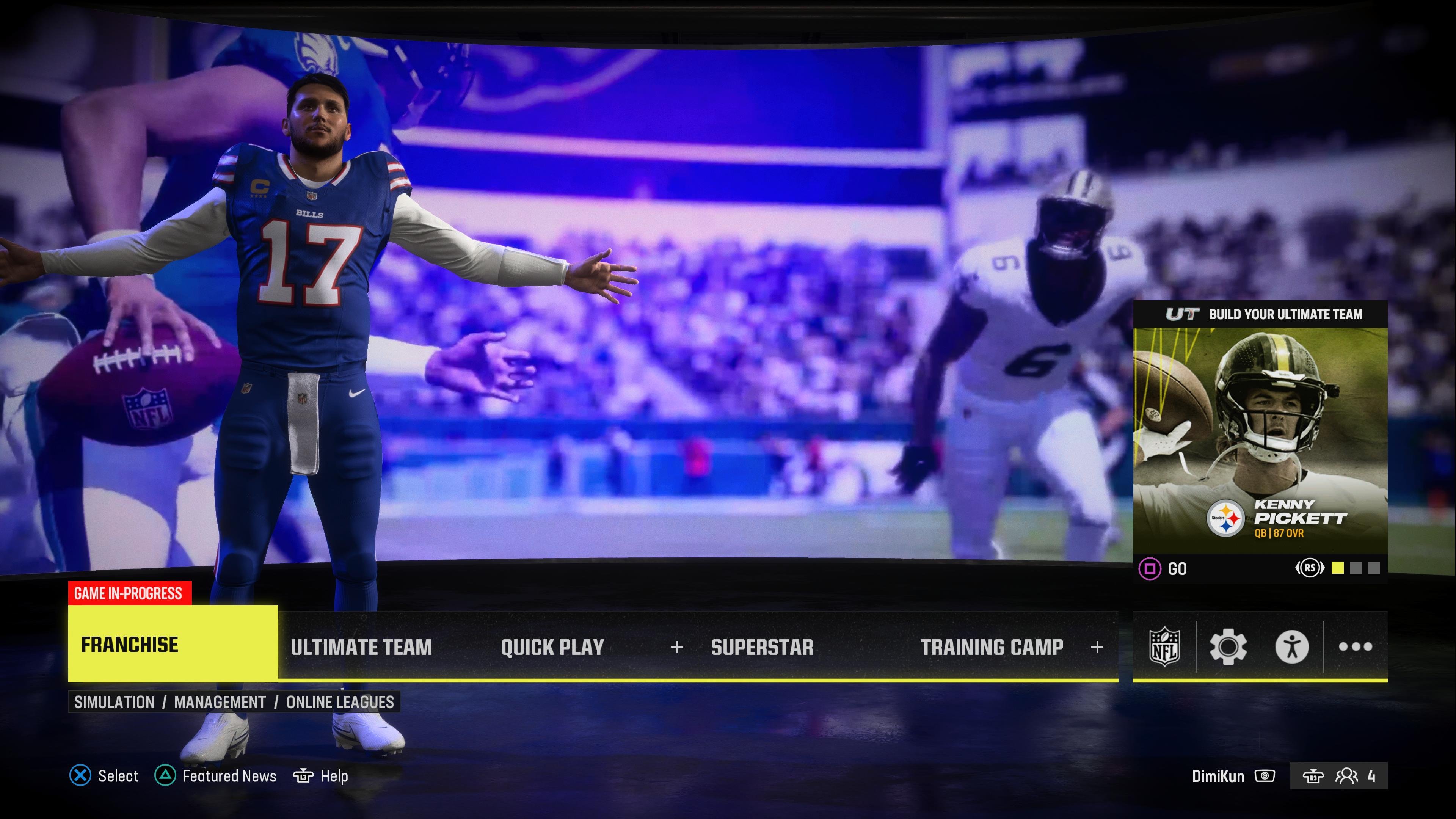Viewport: 1456px width, 819px height.
Task: Expand the Training Camp plus submenu
Action: click(1097, 647)
